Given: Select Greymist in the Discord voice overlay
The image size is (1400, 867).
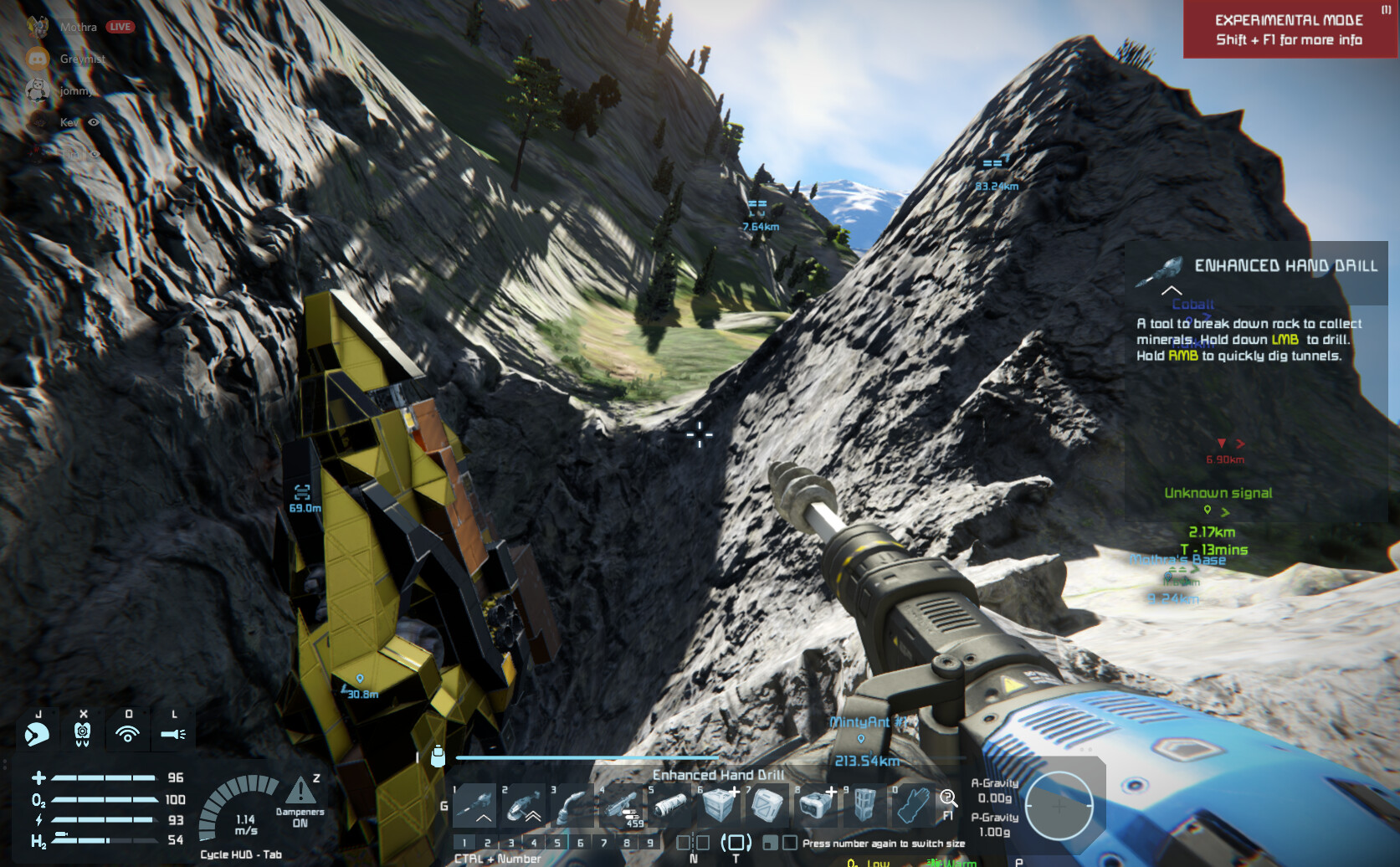Looking at the screenshot, I should pyautogui.click(x=82, y=59).
